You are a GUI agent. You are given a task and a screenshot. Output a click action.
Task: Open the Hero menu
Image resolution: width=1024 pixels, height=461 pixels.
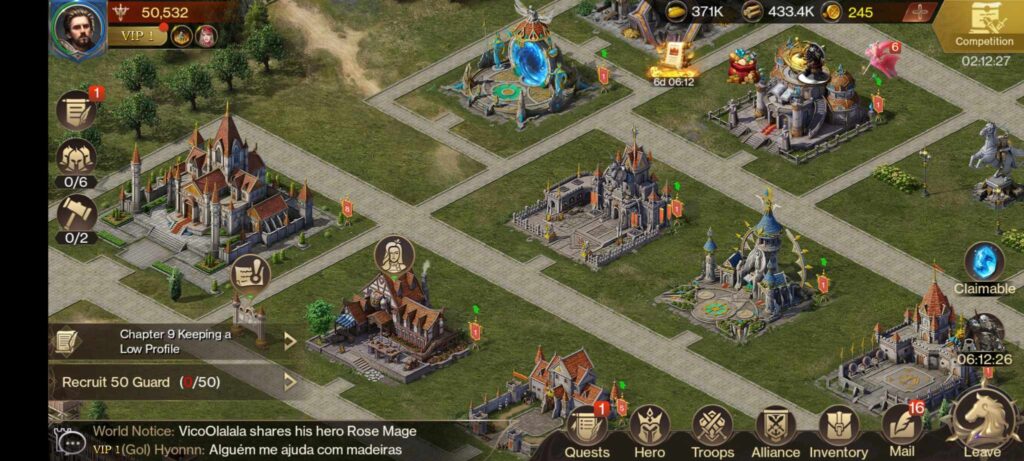pyautogui.click(x=649, y=432)
